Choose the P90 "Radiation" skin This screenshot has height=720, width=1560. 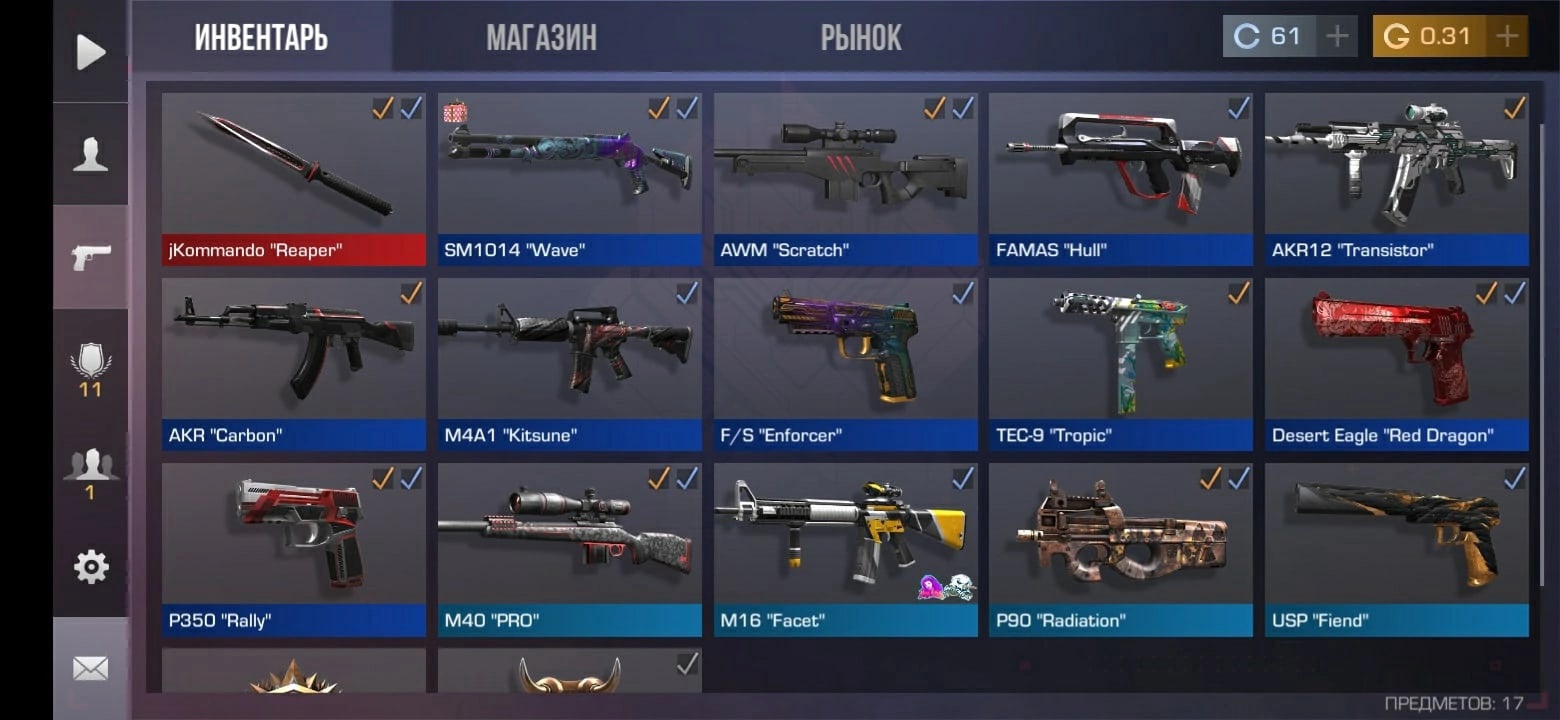point(1120,548)
